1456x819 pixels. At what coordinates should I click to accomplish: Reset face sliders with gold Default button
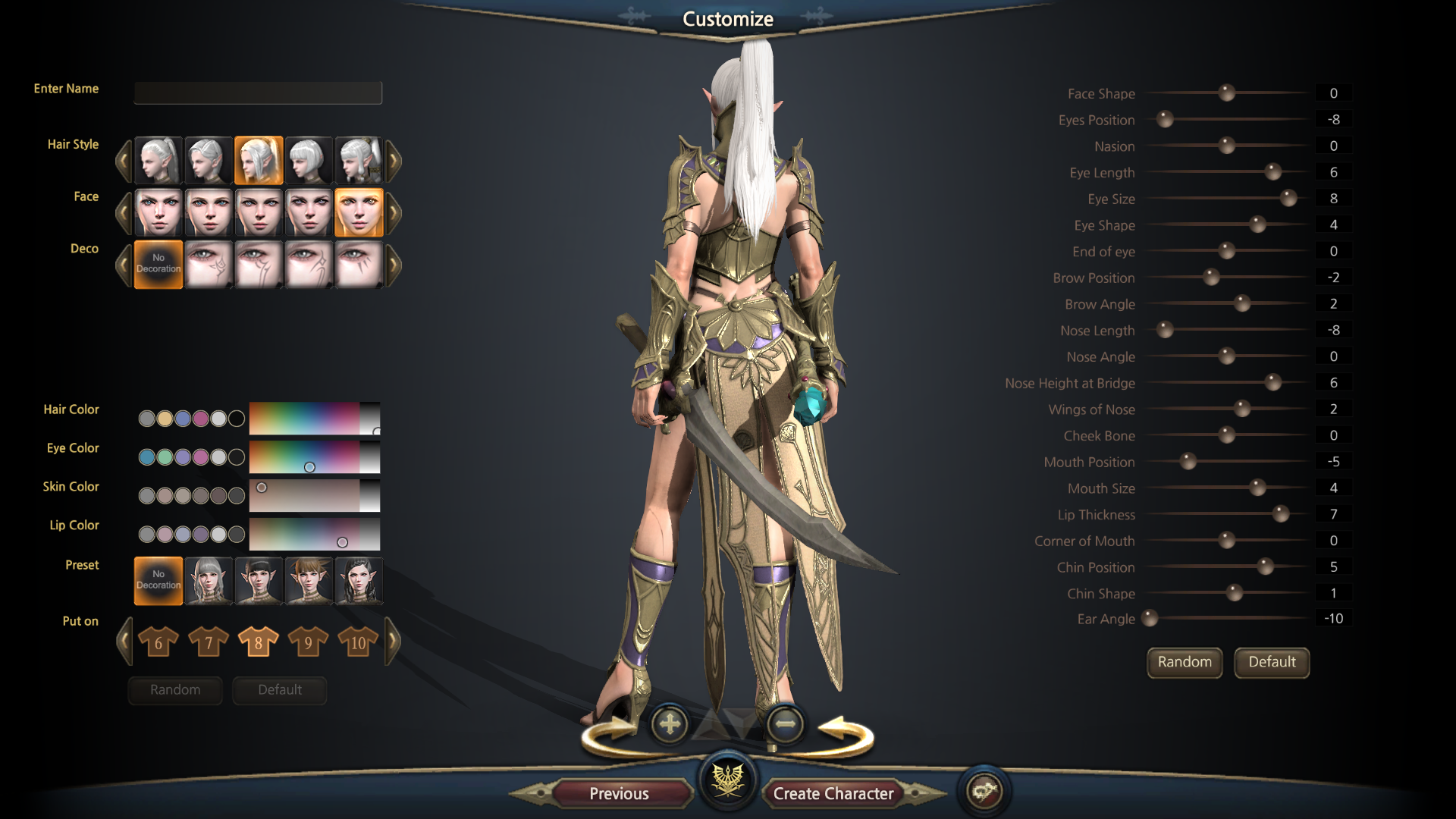click(1272, 662)
